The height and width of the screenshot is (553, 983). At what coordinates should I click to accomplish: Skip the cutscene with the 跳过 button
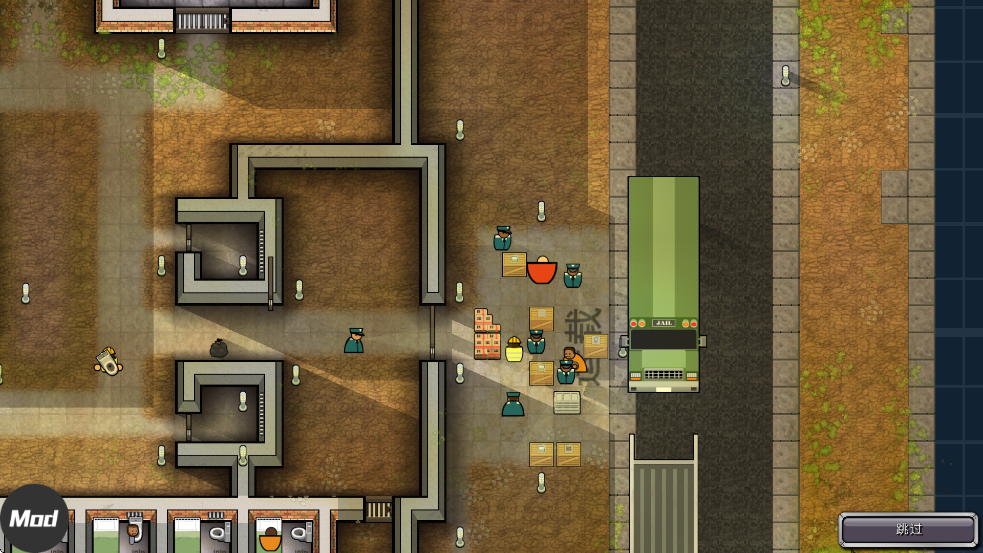pos(908,529)
